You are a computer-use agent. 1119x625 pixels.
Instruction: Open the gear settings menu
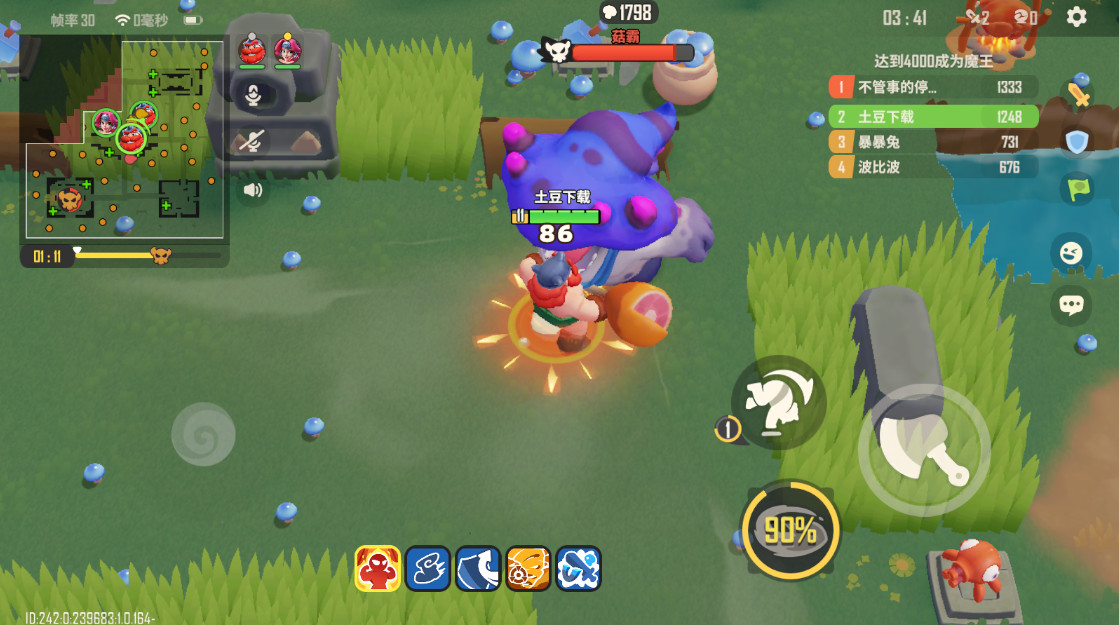[1076, 17]
